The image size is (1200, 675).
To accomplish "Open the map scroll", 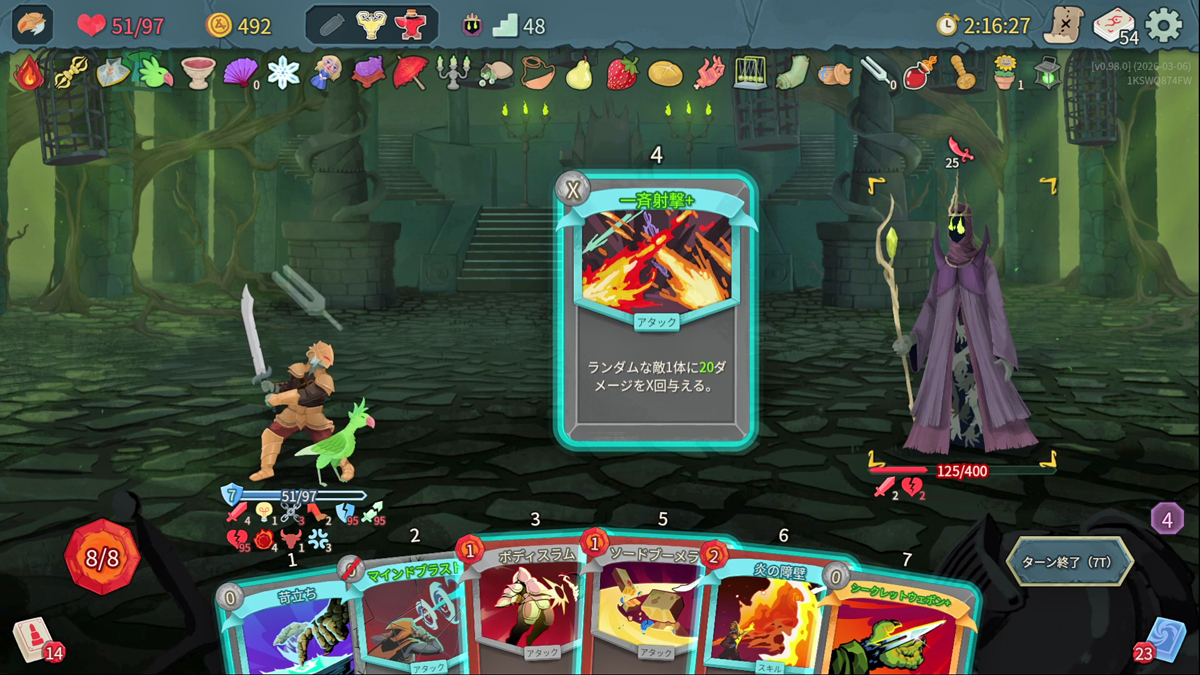I will [1063, 26].
